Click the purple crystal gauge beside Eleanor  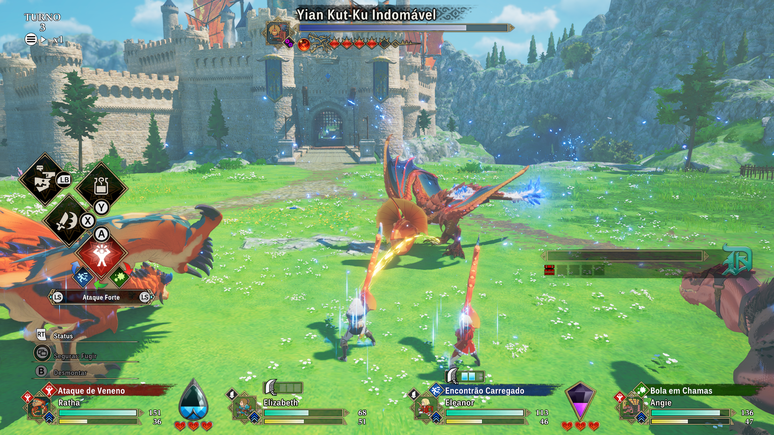(x=580, y=398)
